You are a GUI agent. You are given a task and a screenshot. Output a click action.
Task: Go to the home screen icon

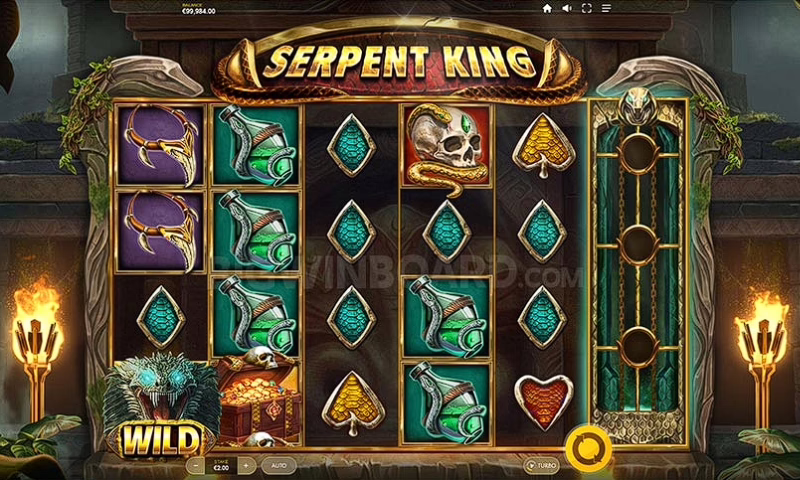tap(547, 8)
